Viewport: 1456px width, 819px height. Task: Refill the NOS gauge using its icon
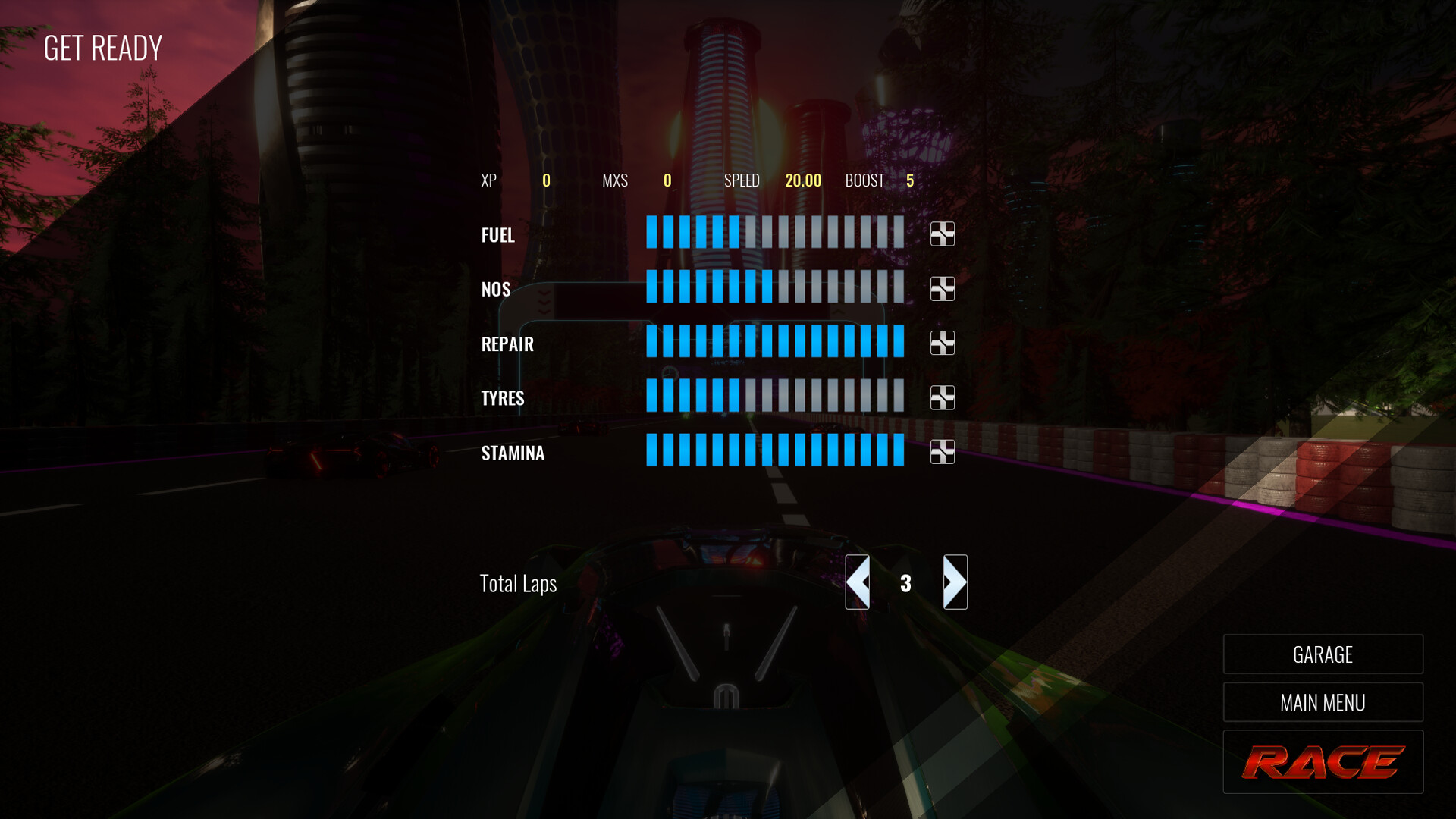[x=943, y=289]
